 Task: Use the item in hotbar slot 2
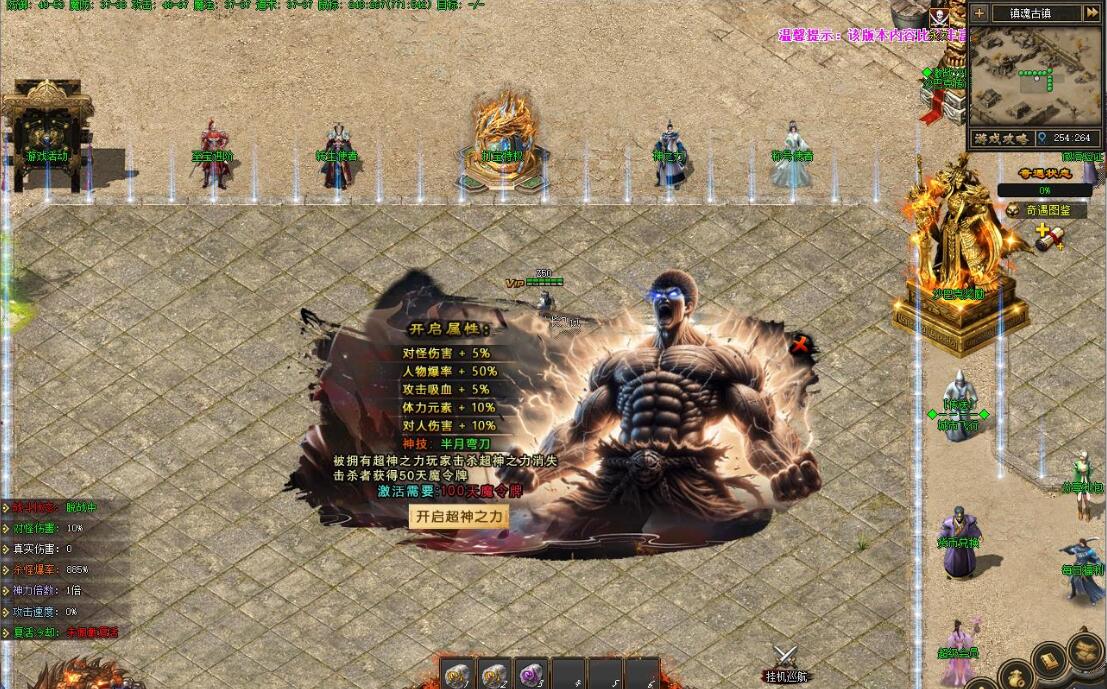(x=494, y=674)
